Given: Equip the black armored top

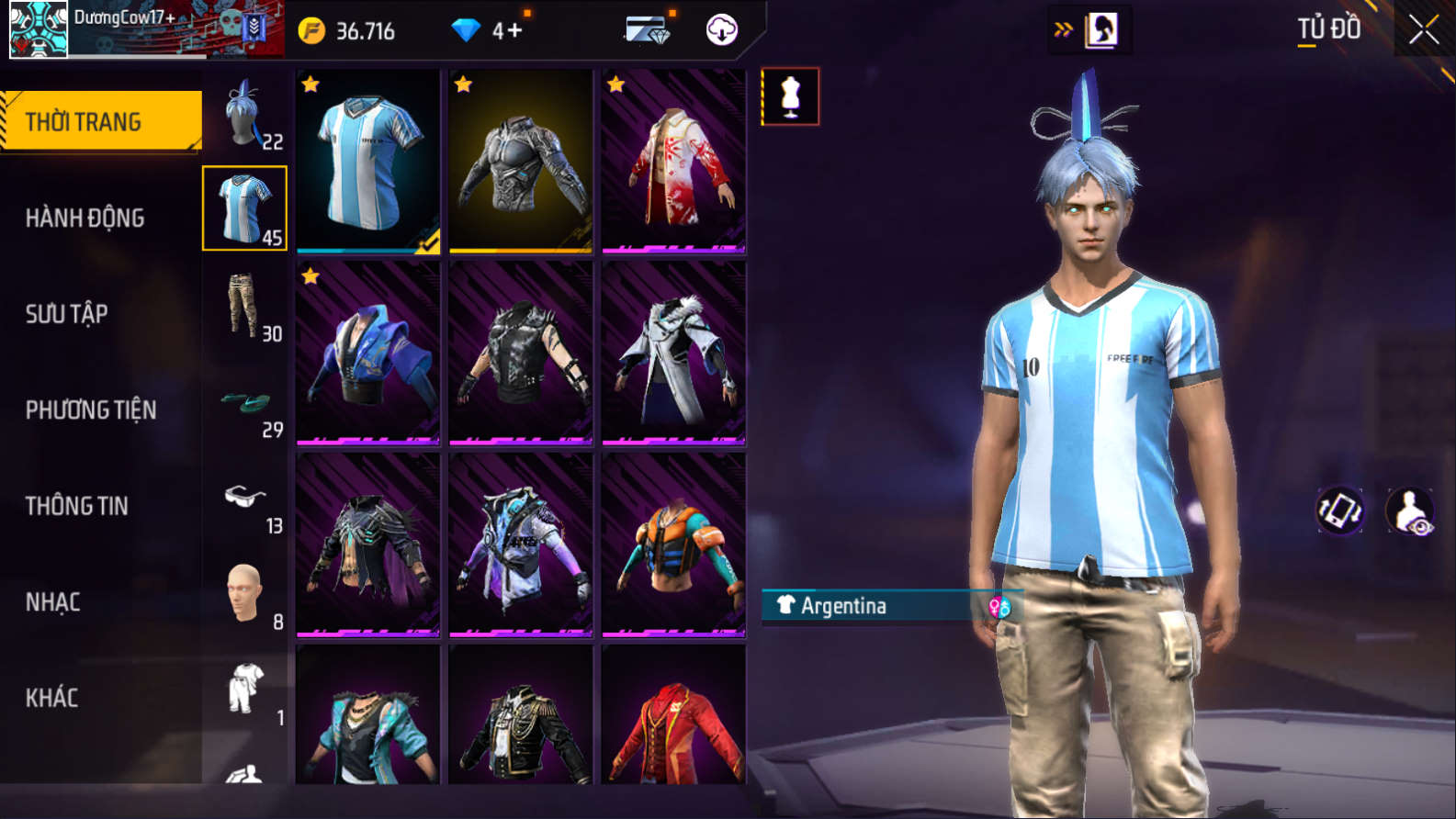Looking at the screenshot, I should pos(521,161).
